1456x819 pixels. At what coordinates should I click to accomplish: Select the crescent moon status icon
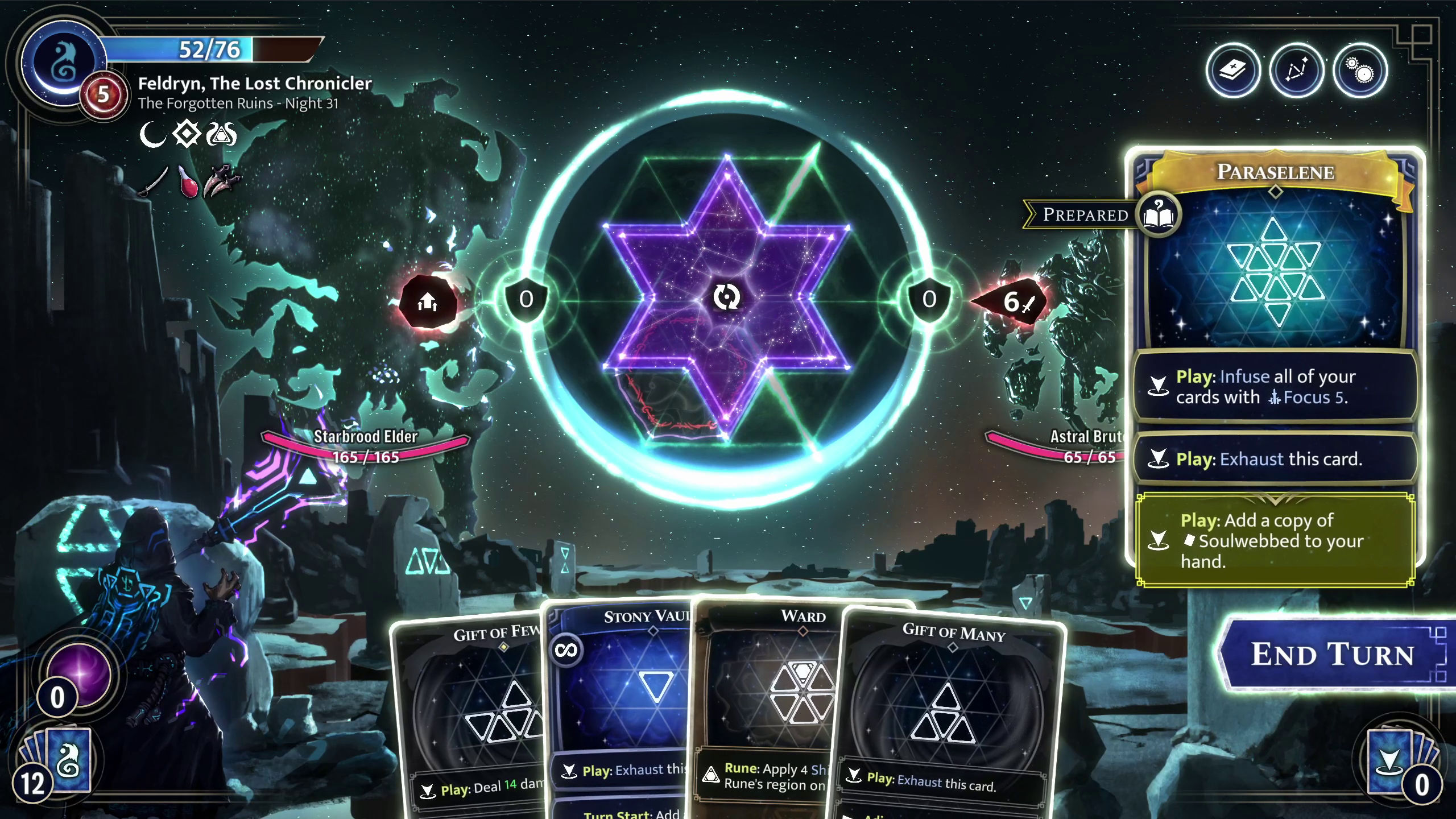(x=152, y=134)
